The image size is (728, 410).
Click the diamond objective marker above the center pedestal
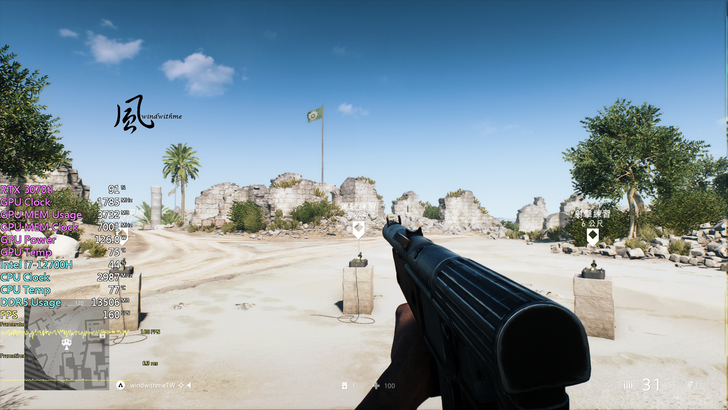[358, 229]
